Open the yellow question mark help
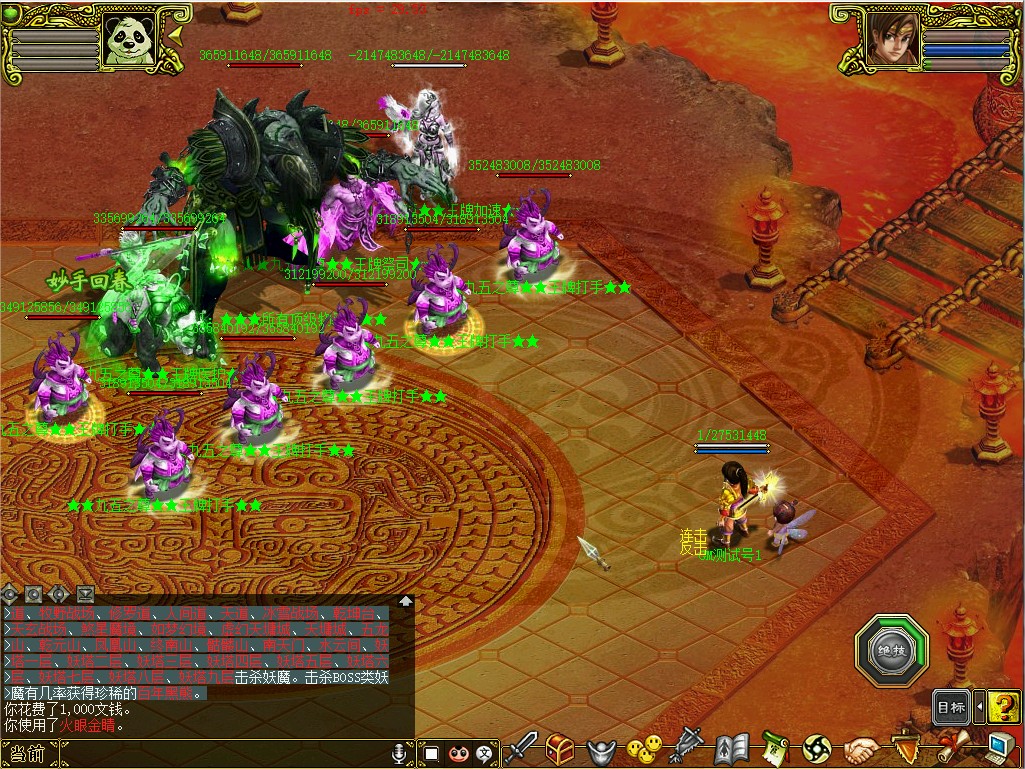The height and width of the screenshot is (769, 1025). pos(1003,707)
